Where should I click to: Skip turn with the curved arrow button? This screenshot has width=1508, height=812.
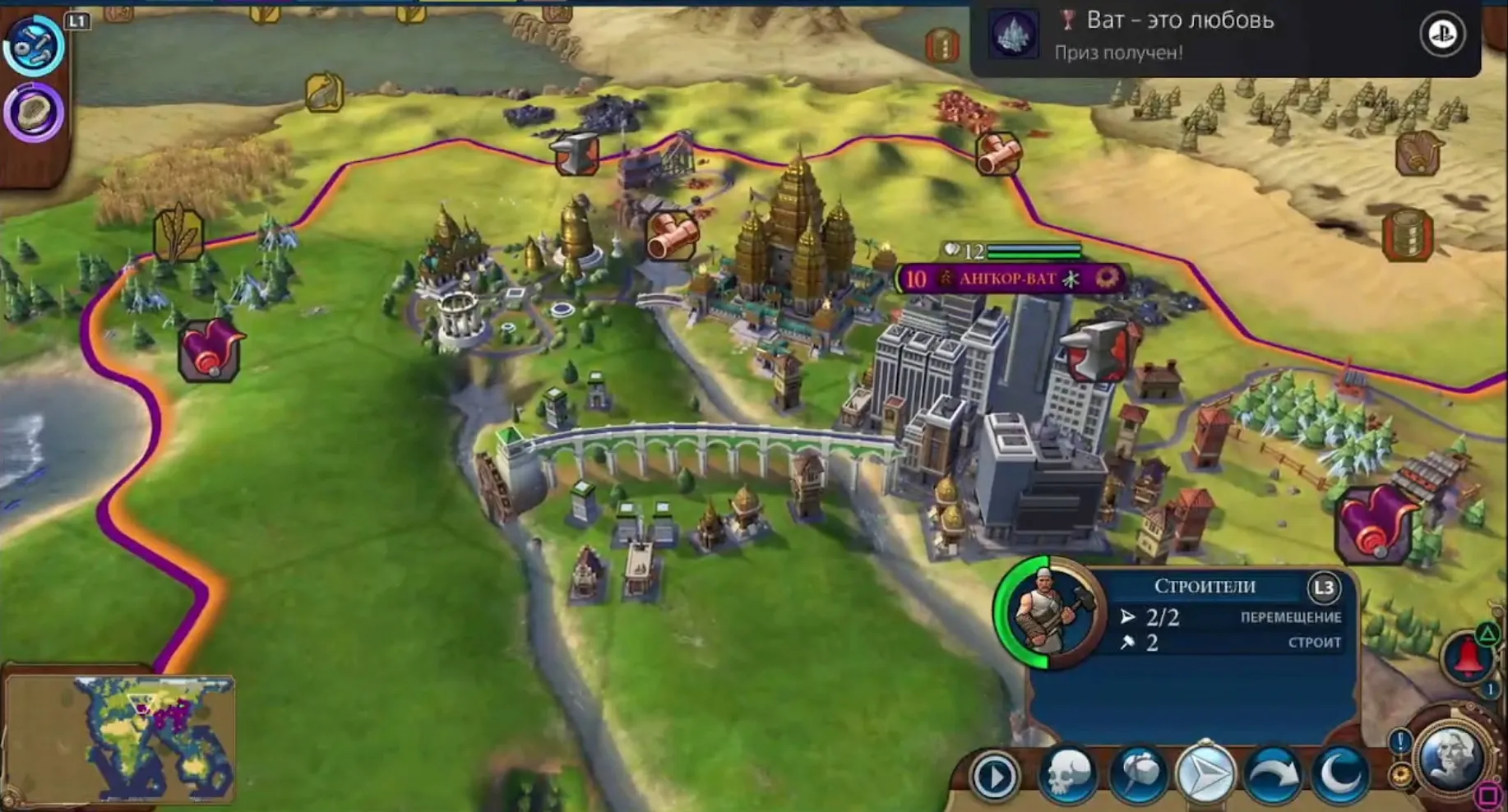point(1272,774)
